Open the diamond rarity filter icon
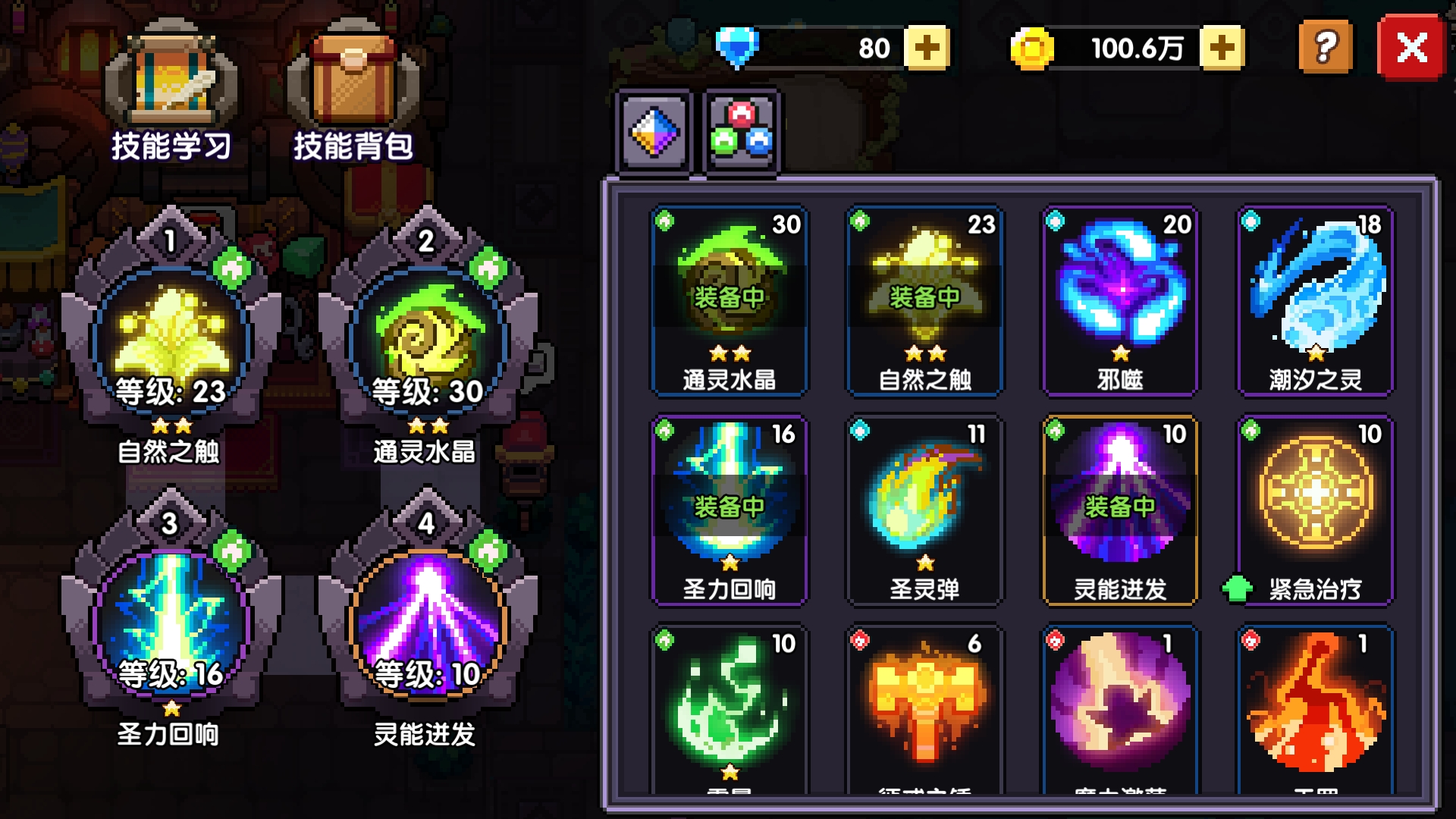This screenshot has width=1456, height=819. [x=654, y=130]
